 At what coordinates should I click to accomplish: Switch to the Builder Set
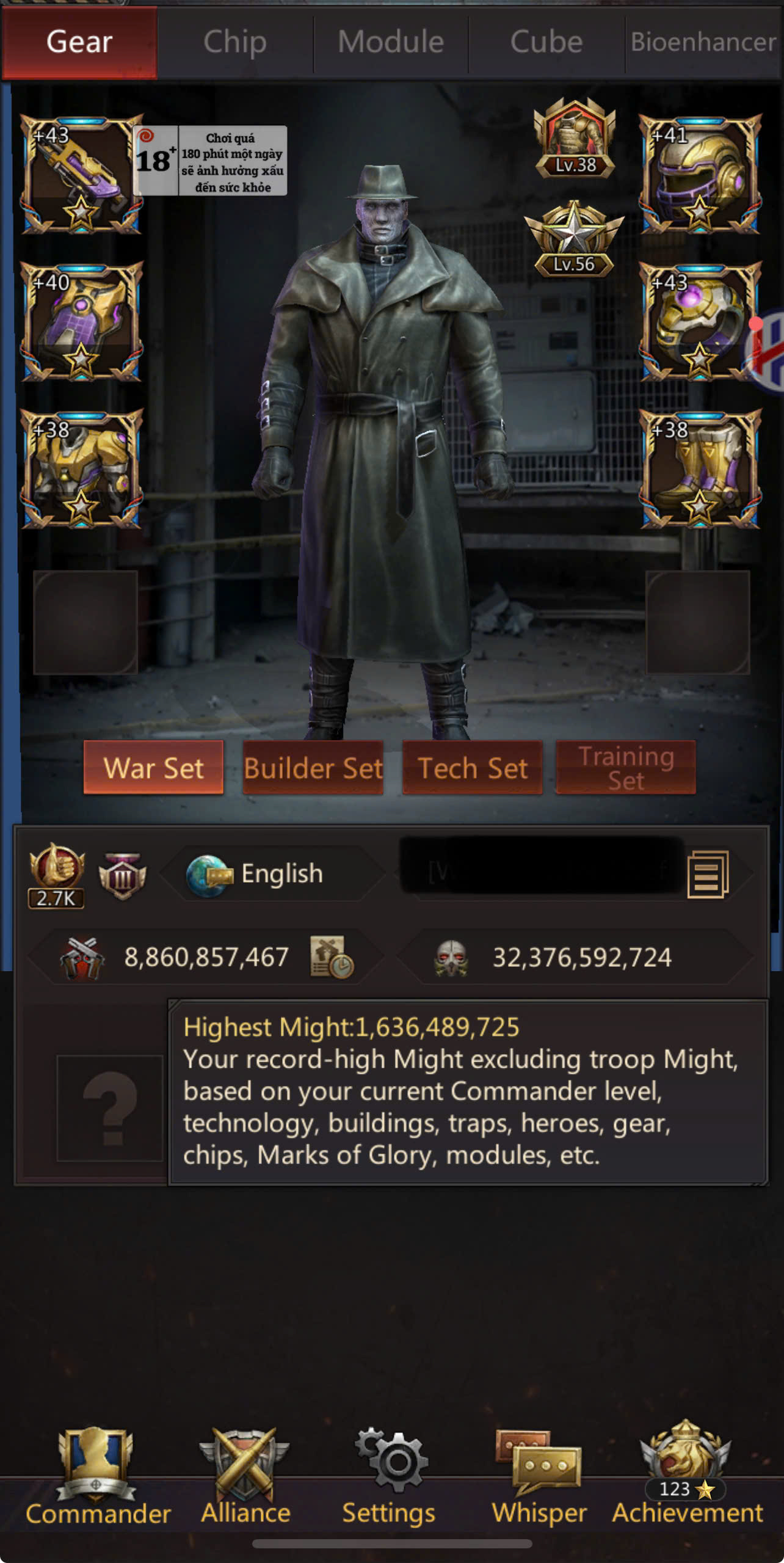click(x=313, y=768)
